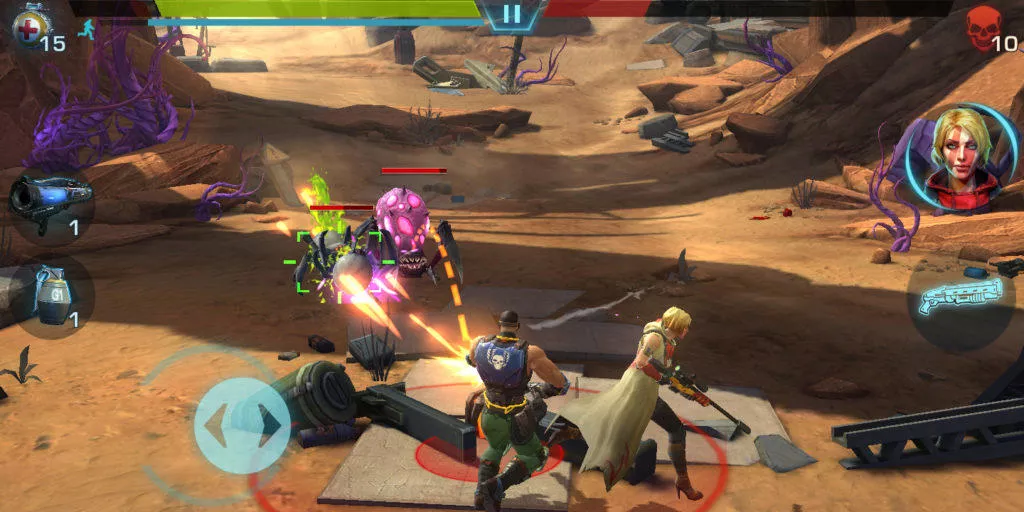Pause the game with the top button

[x=511, y=14]
